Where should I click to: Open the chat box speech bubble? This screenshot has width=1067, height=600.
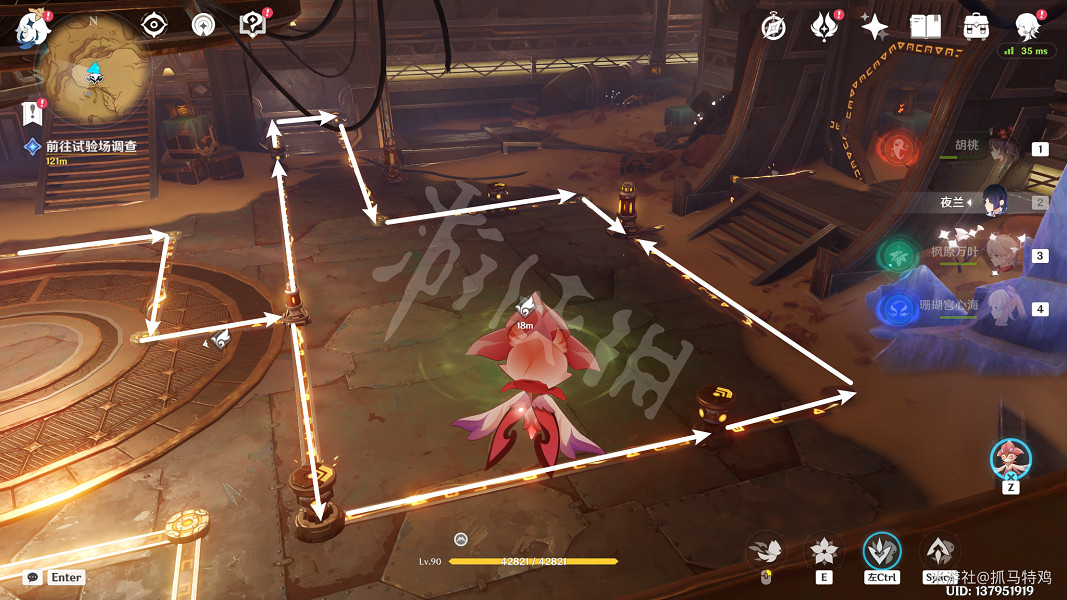pyautogui.click(x=33, y=577)
